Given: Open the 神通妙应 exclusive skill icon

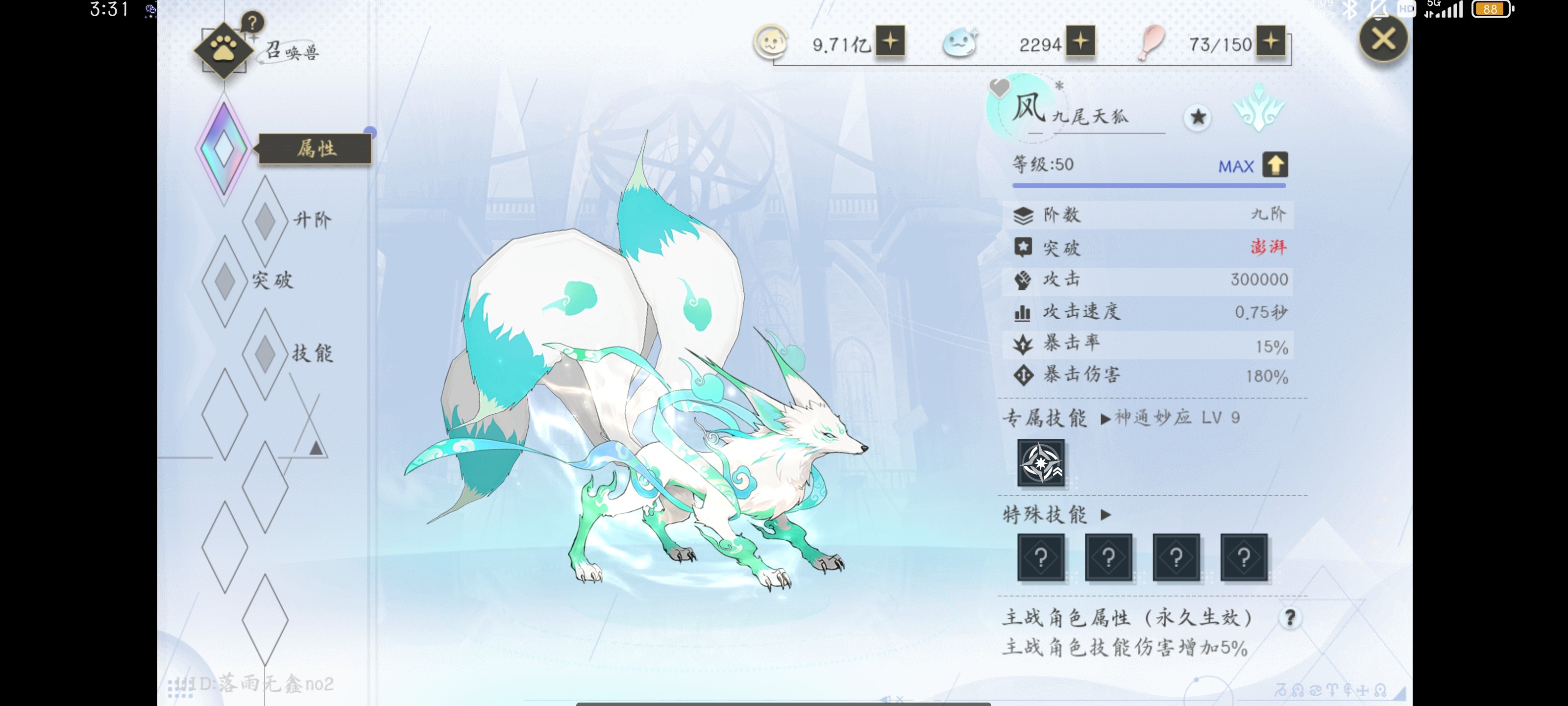Looking at the screenshot, I should click(x=1041, y=462).
